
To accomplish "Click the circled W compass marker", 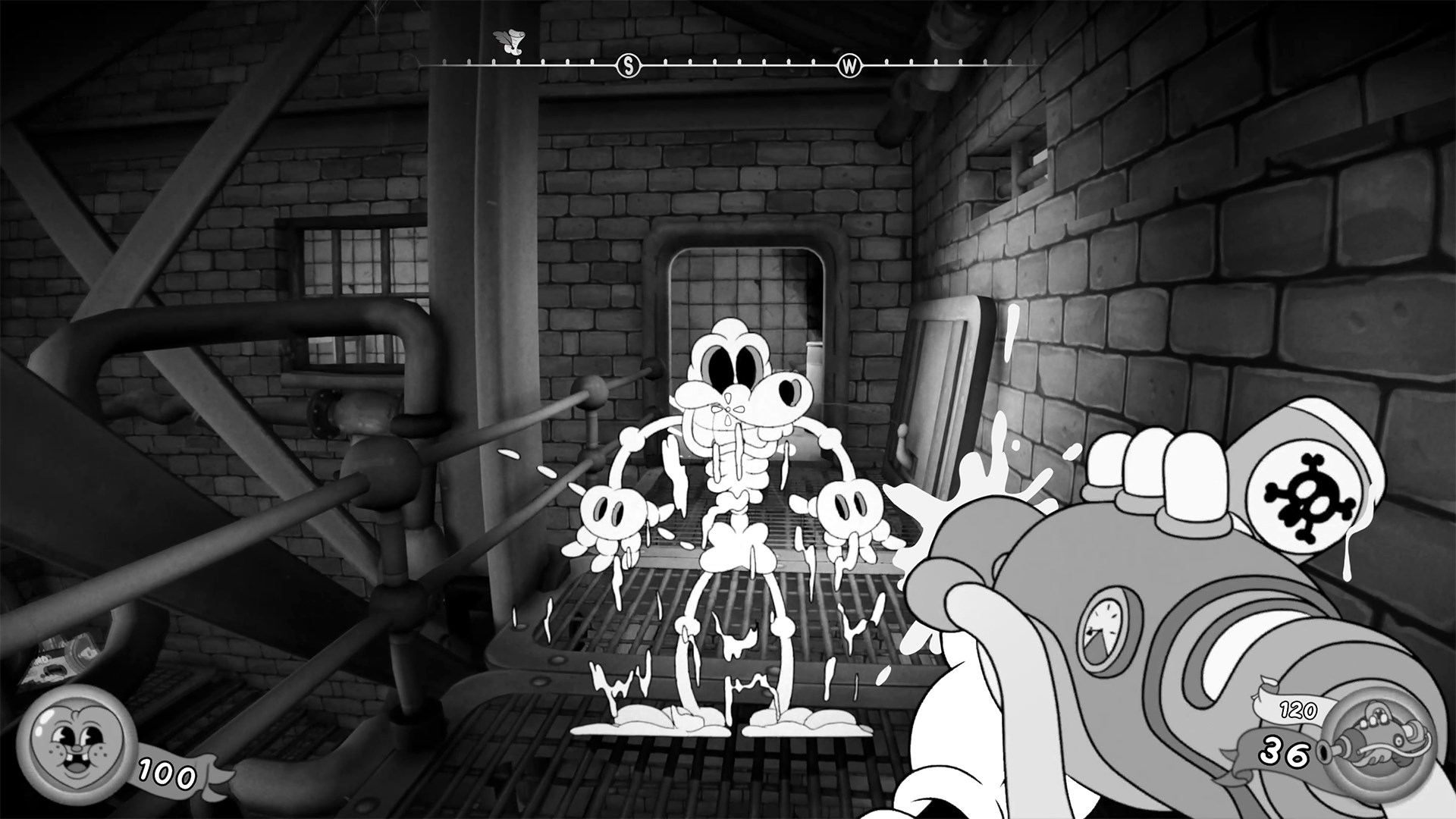I will click(849, 64).
